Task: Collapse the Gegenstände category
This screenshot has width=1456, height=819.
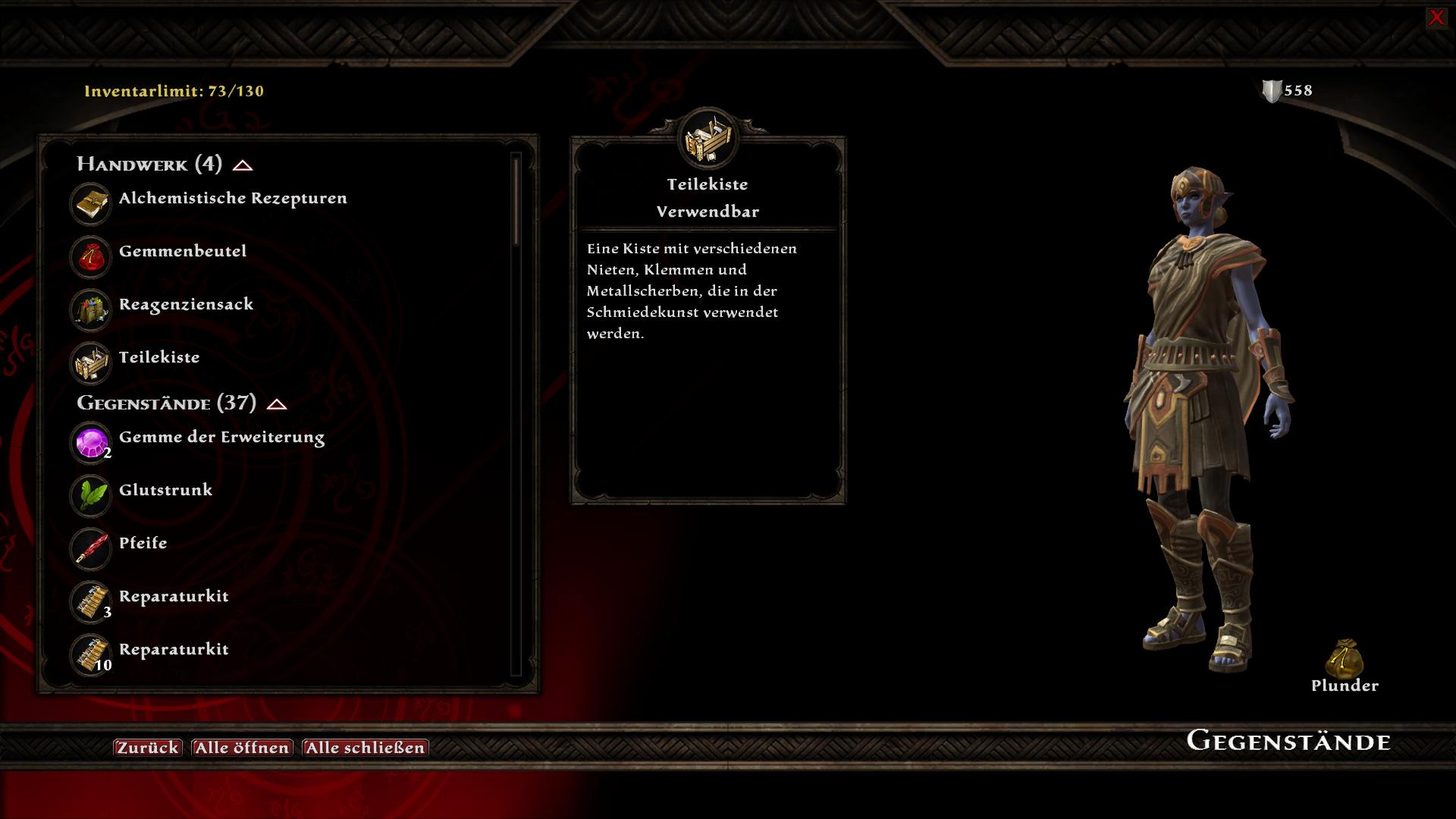Action: coord(277,404)
